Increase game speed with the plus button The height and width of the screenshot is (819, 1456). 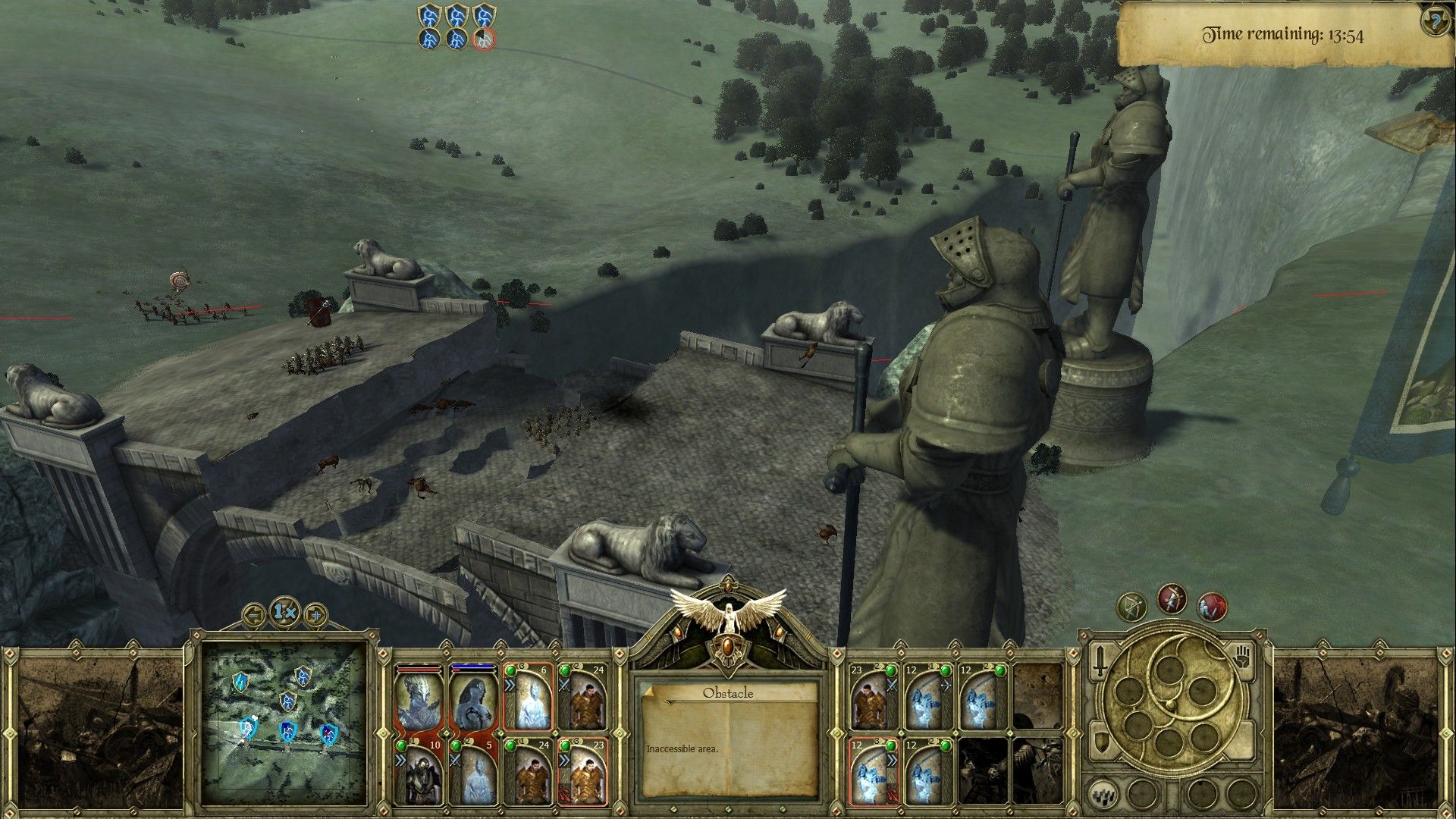315,613
